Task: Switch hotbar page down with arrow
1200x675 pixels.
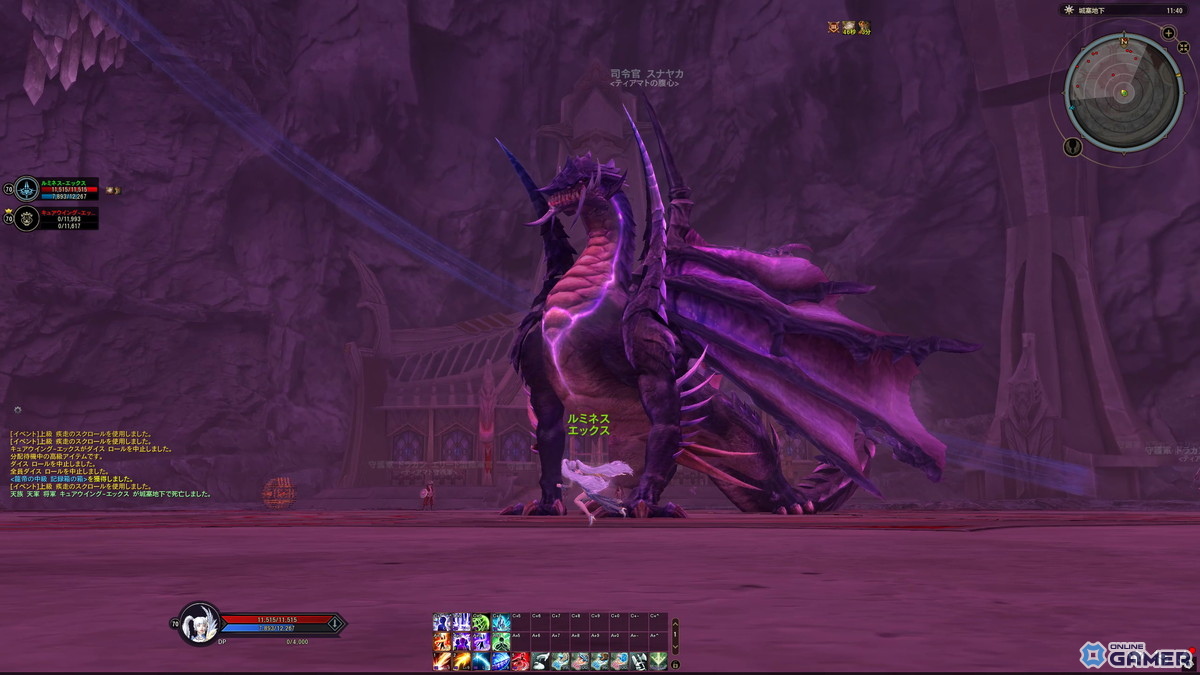Action: click(x=675, y=647)
